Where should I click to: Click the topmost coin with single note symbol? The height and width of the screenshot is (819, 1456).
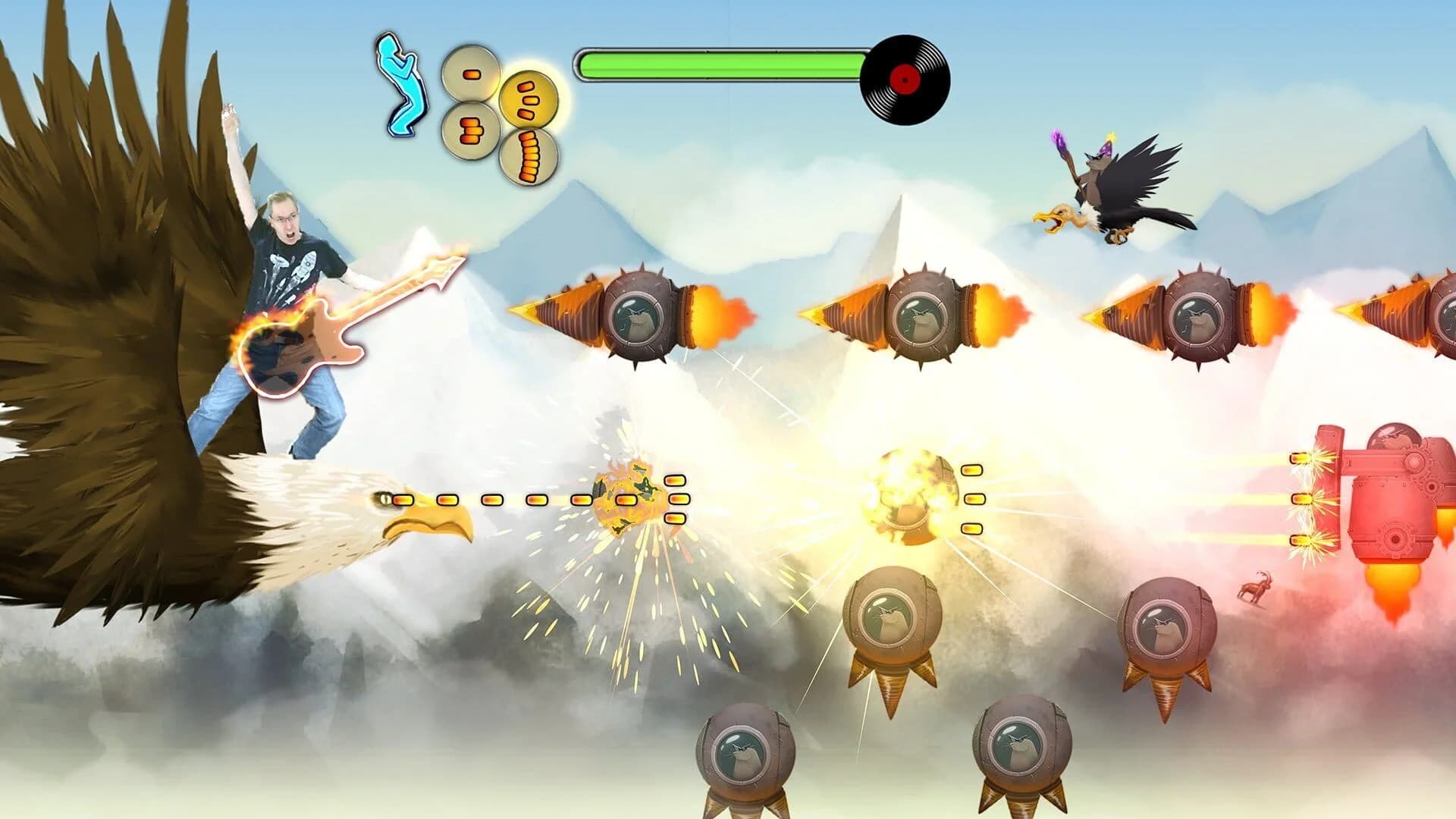[x=471, y=73]
